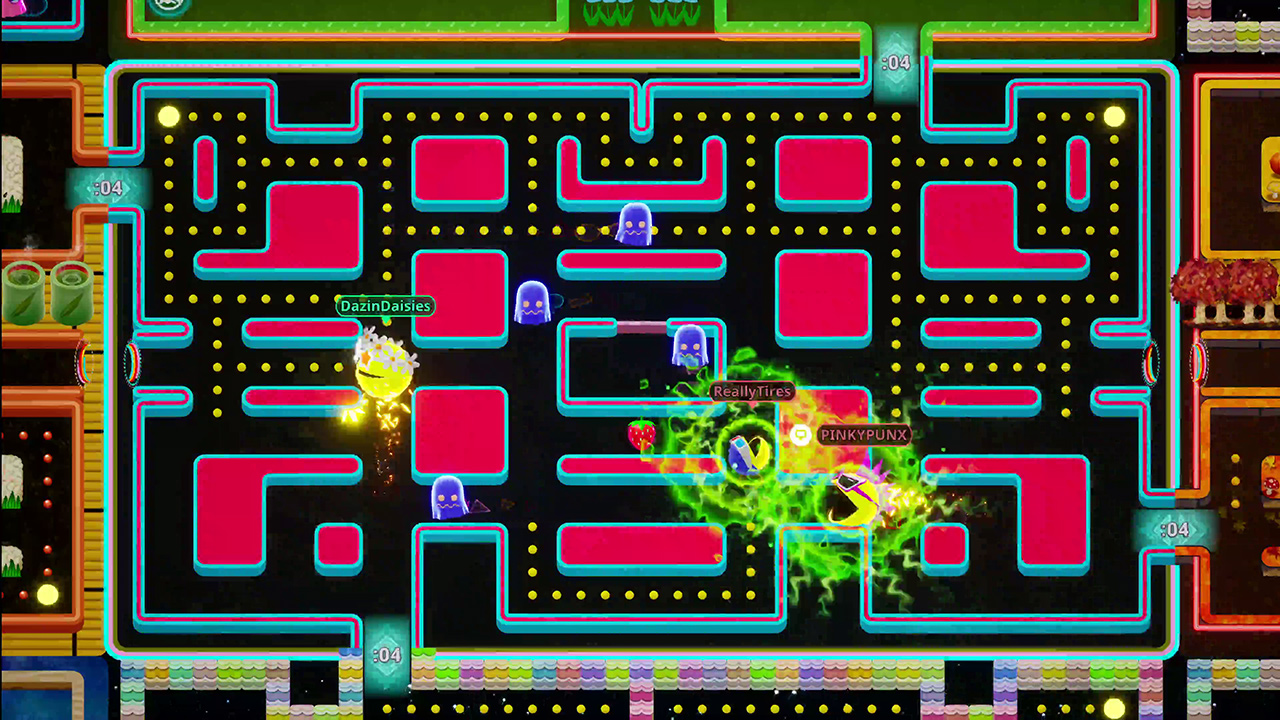Click a yellow power pellet near the top-left corner
The image size is (1280, 720).
pyautogui.click(x=168, y=117)
